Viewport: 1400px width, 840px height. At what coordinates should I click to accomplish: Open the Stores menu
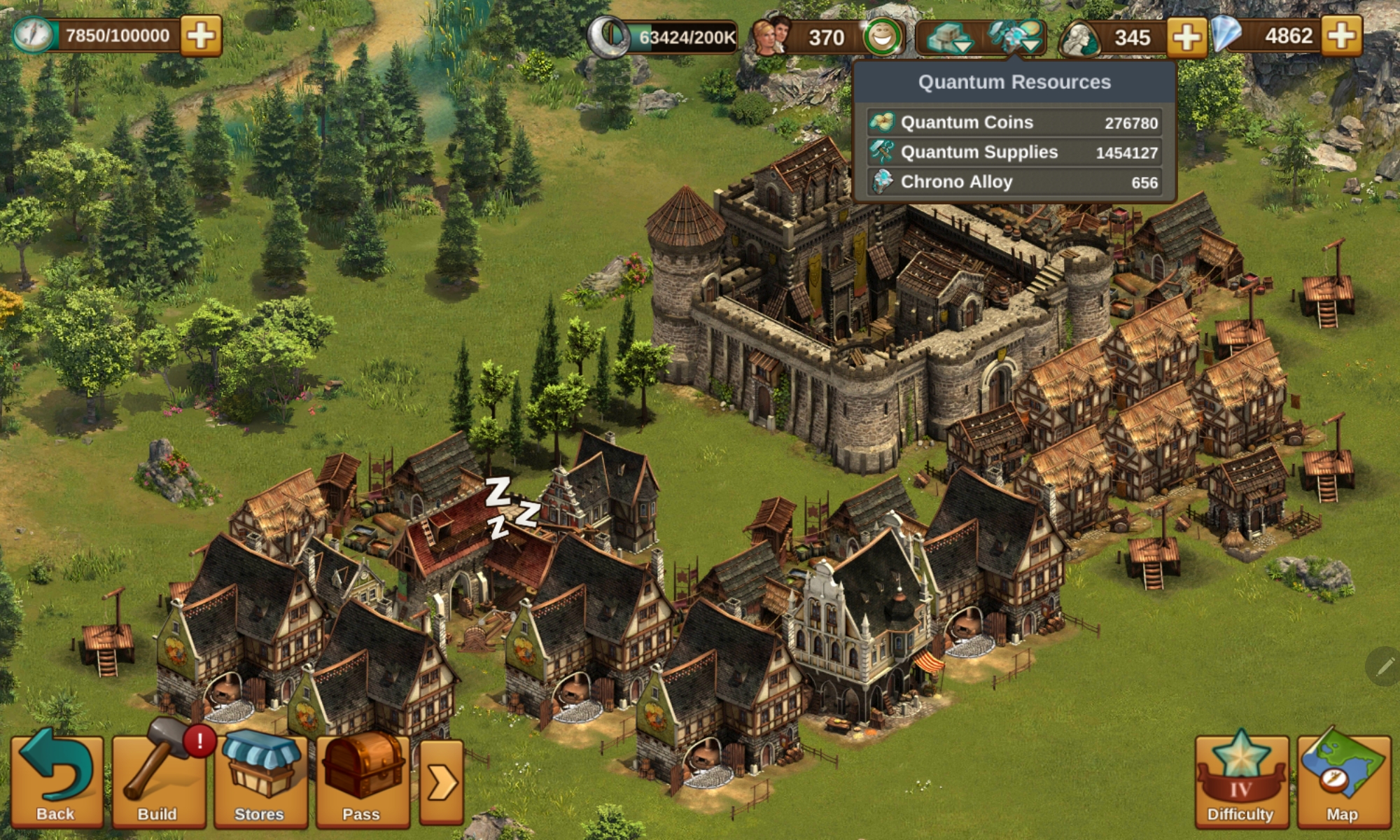click(260, 780)
